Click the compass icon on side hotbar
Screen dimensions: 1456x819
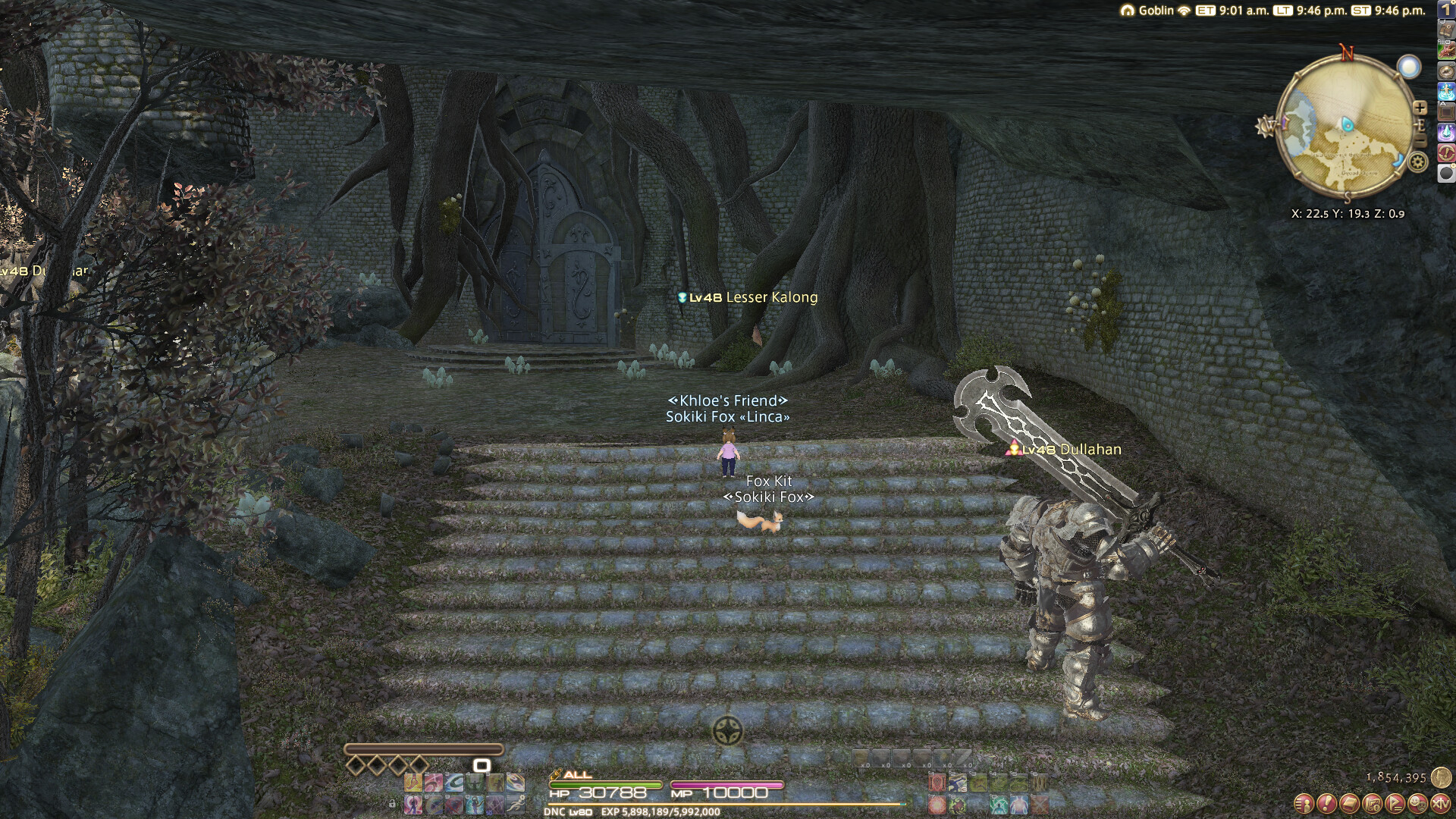pyautogui.click(x=1446, y=71)
